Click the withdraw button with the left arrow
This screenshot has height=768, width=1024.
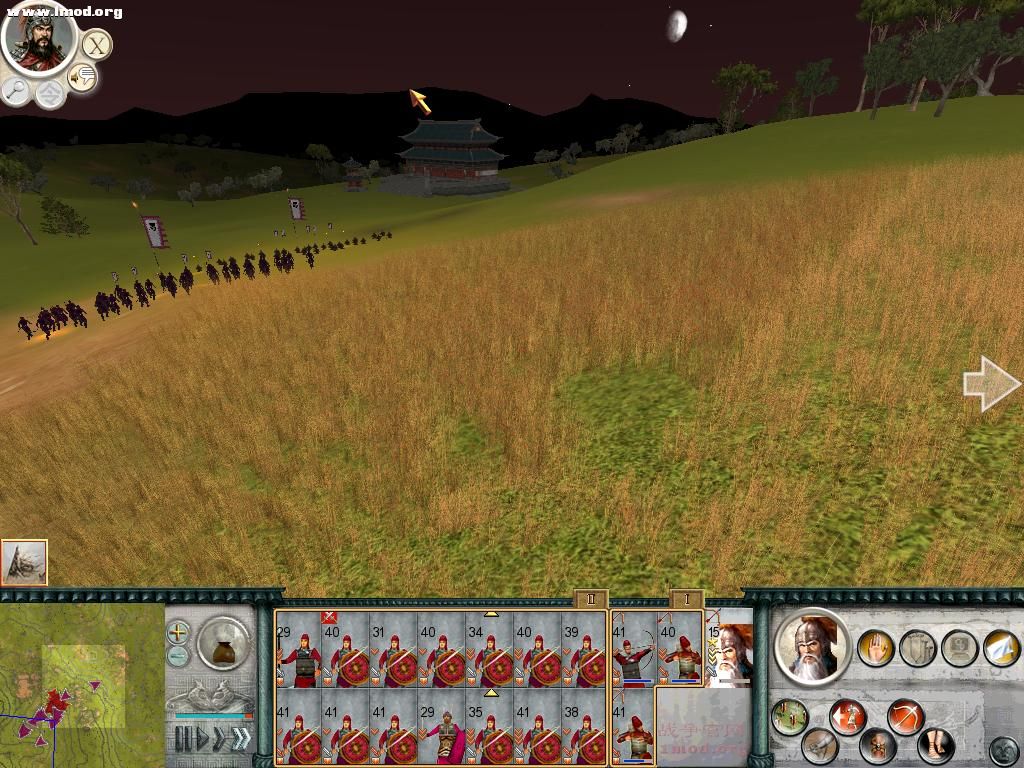click(847, 716)
